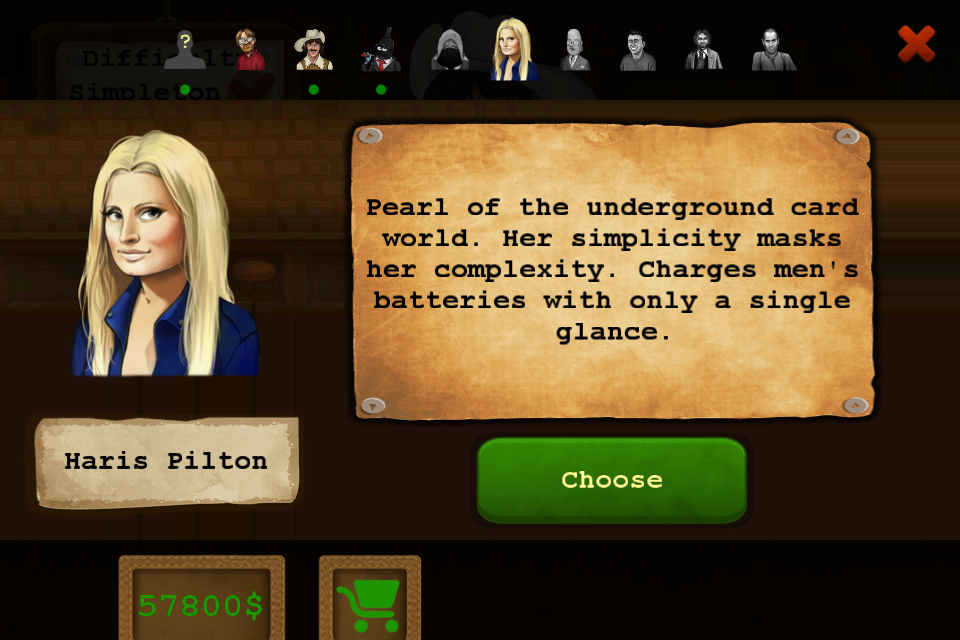Select the hooded faceless figure portrait
The height and width of the screenshot is (640, 960).
pos(449,50)
